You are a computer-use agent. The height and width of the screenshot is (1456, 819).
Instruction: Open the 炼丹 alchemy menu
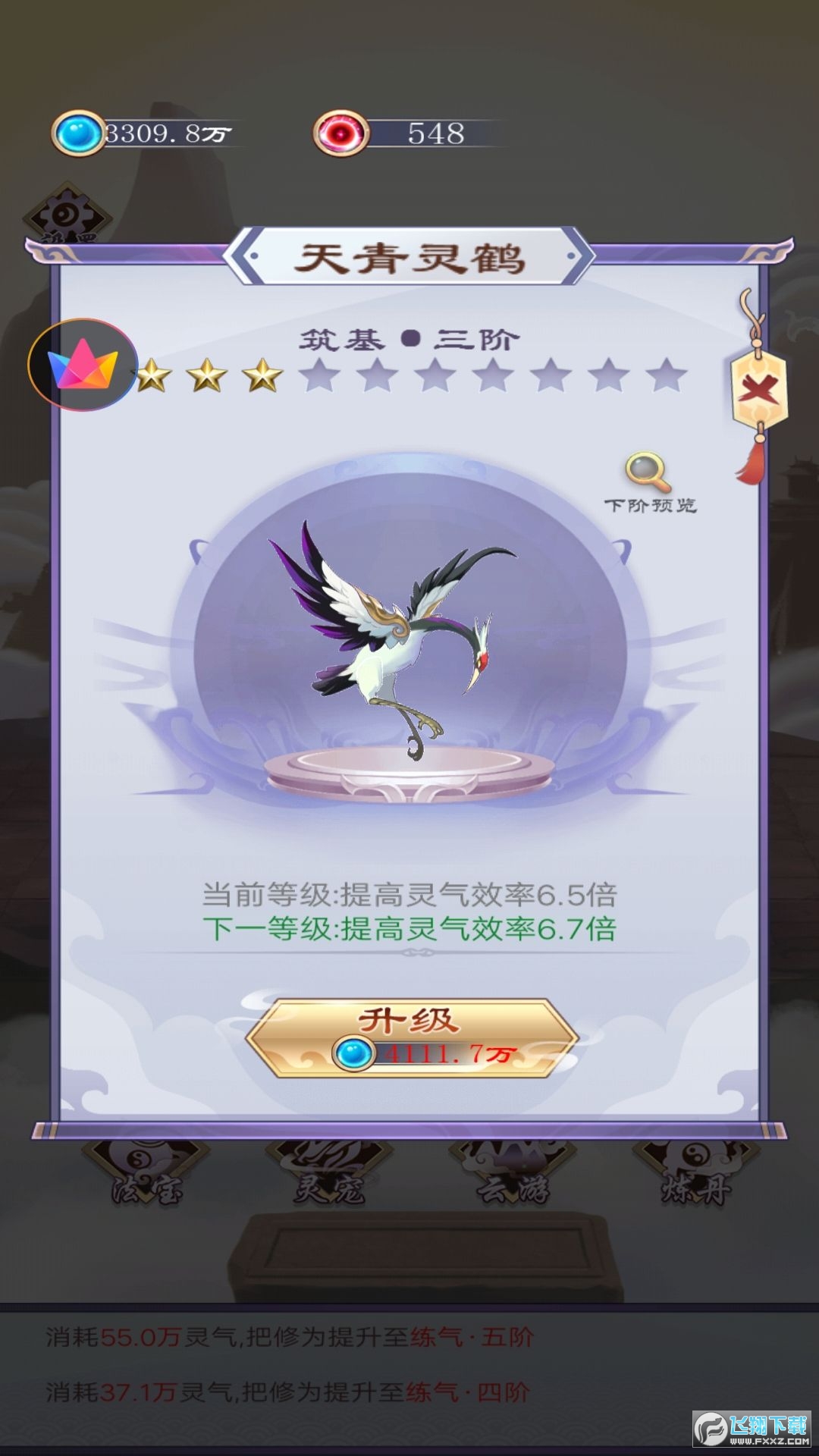(695, 1173)
